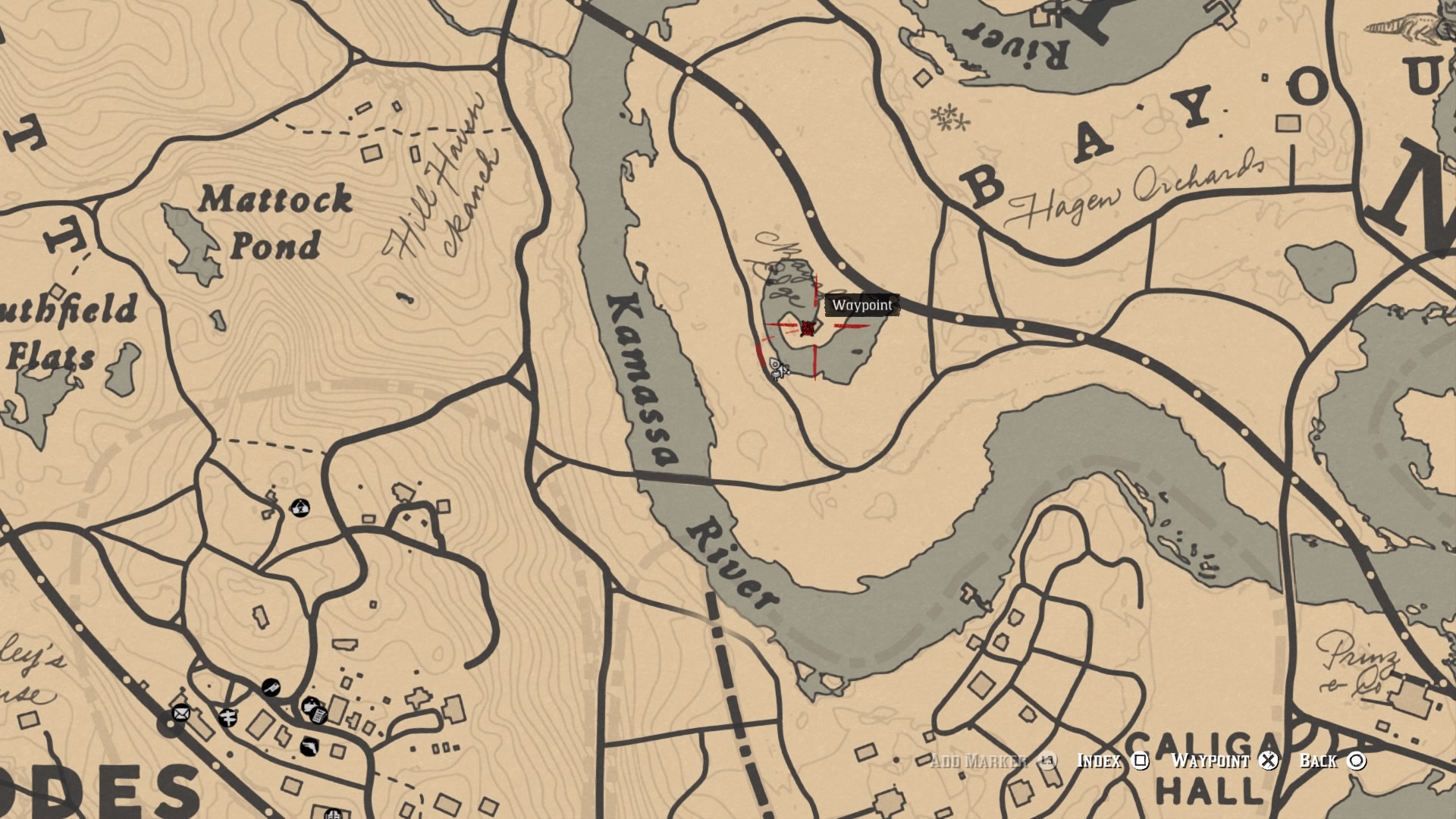
Task: Click the gunsmith revolver icon in Rhodes
Action: (x=309, y=746)
